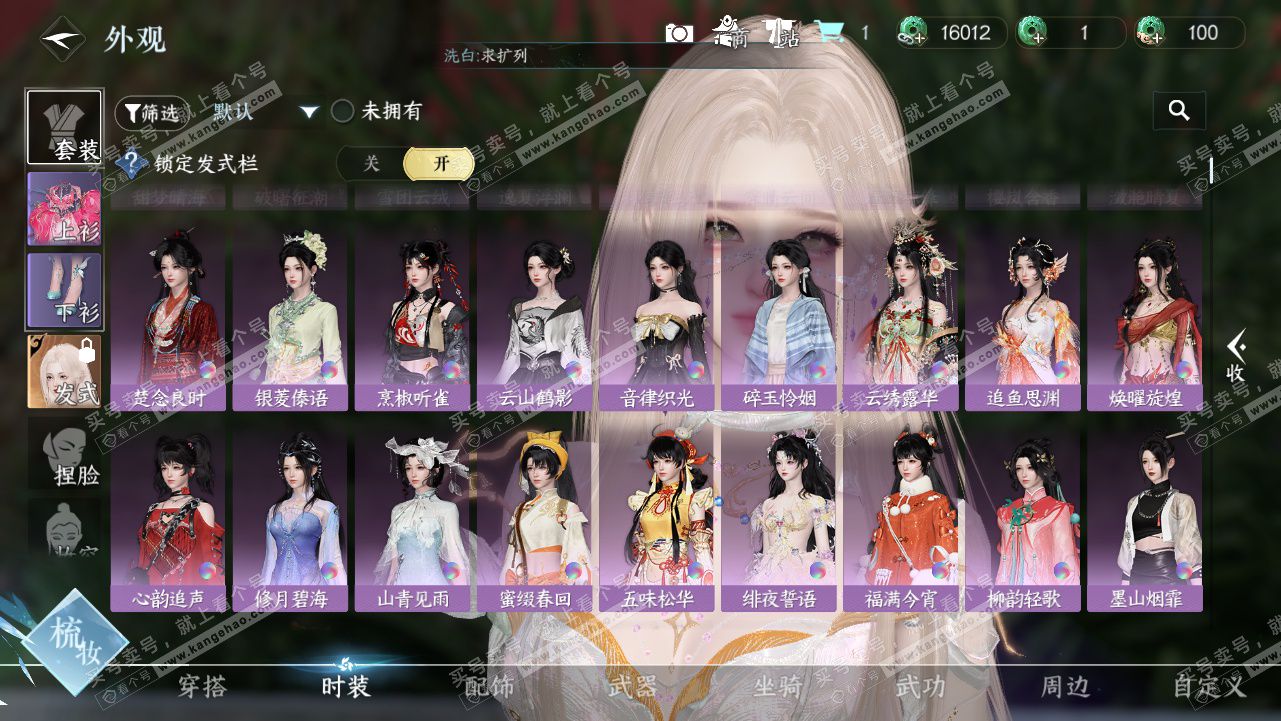Open the 捏脸 face customization

[x=64, y=455]
